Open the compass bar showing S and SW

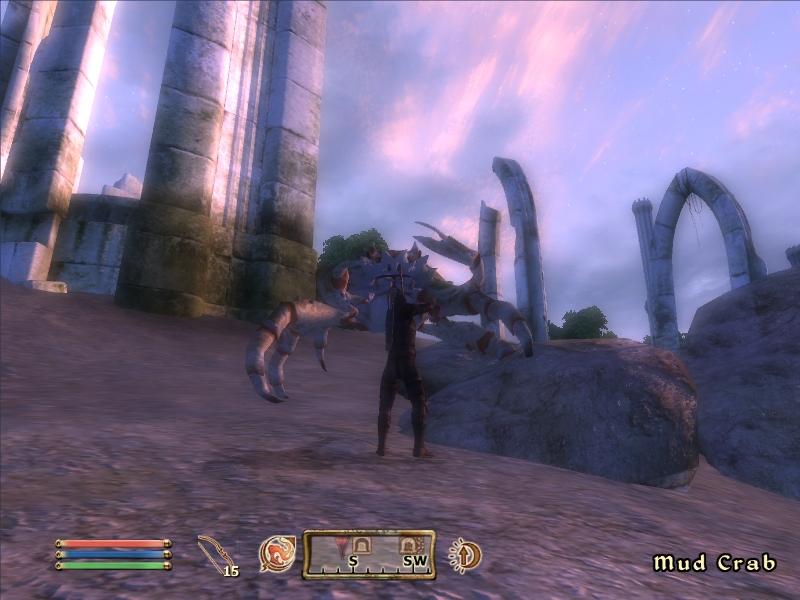(x=369, y=554)
